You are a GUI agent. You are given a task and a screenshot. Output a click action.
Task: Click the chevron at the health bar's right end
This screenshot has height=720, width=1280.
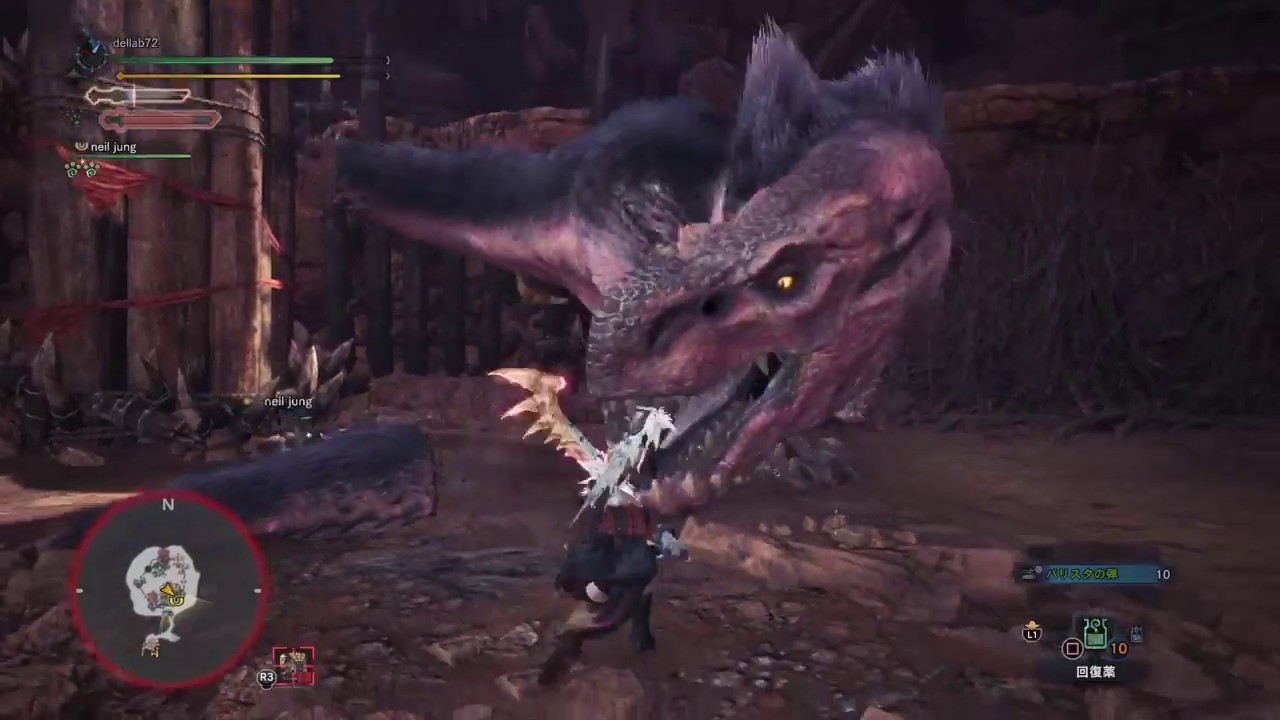click(x=387, y=60)
